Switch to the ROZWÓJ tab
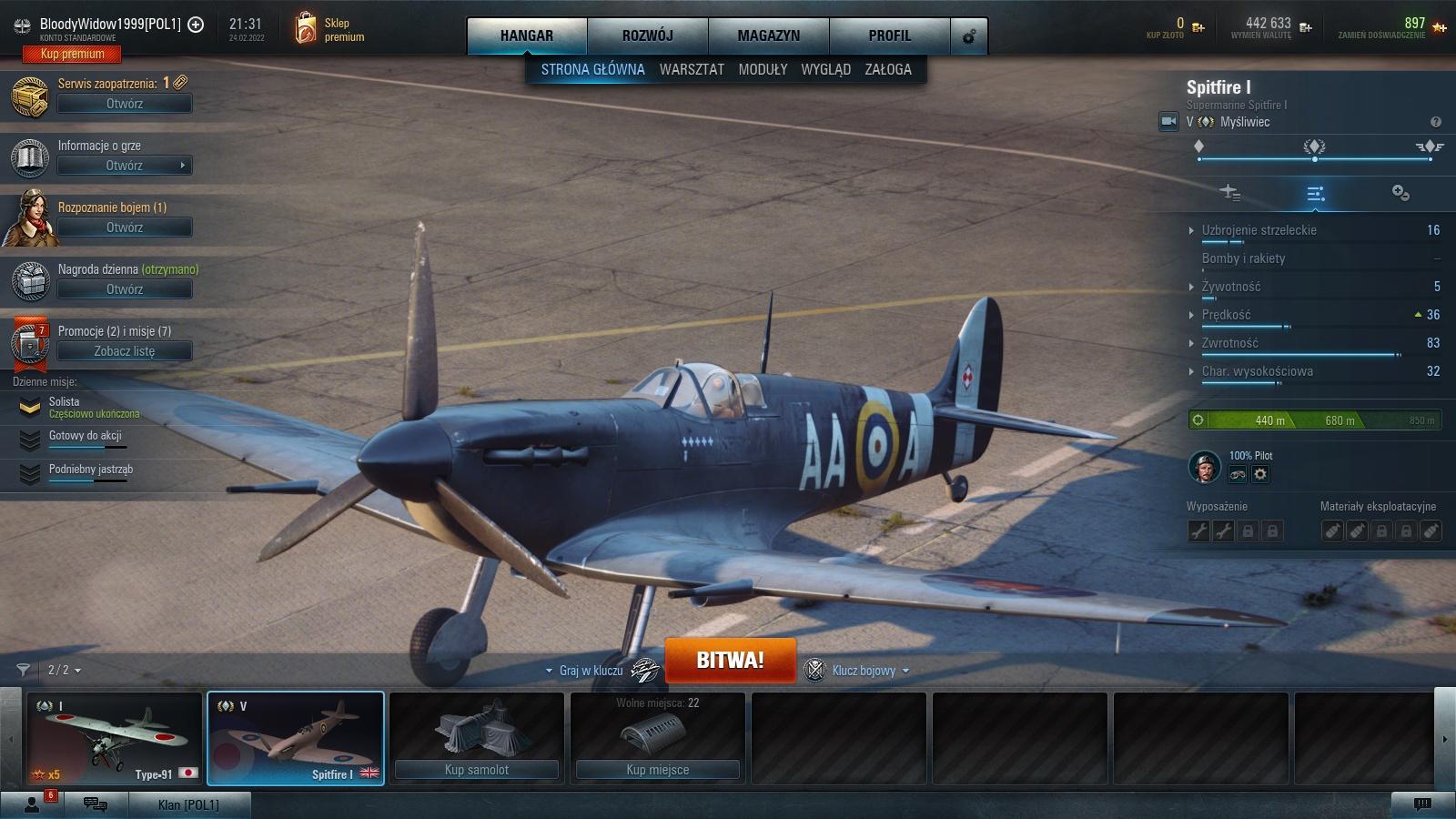Viewport: 1456px width, 819px height. click(x=647, y=35)
